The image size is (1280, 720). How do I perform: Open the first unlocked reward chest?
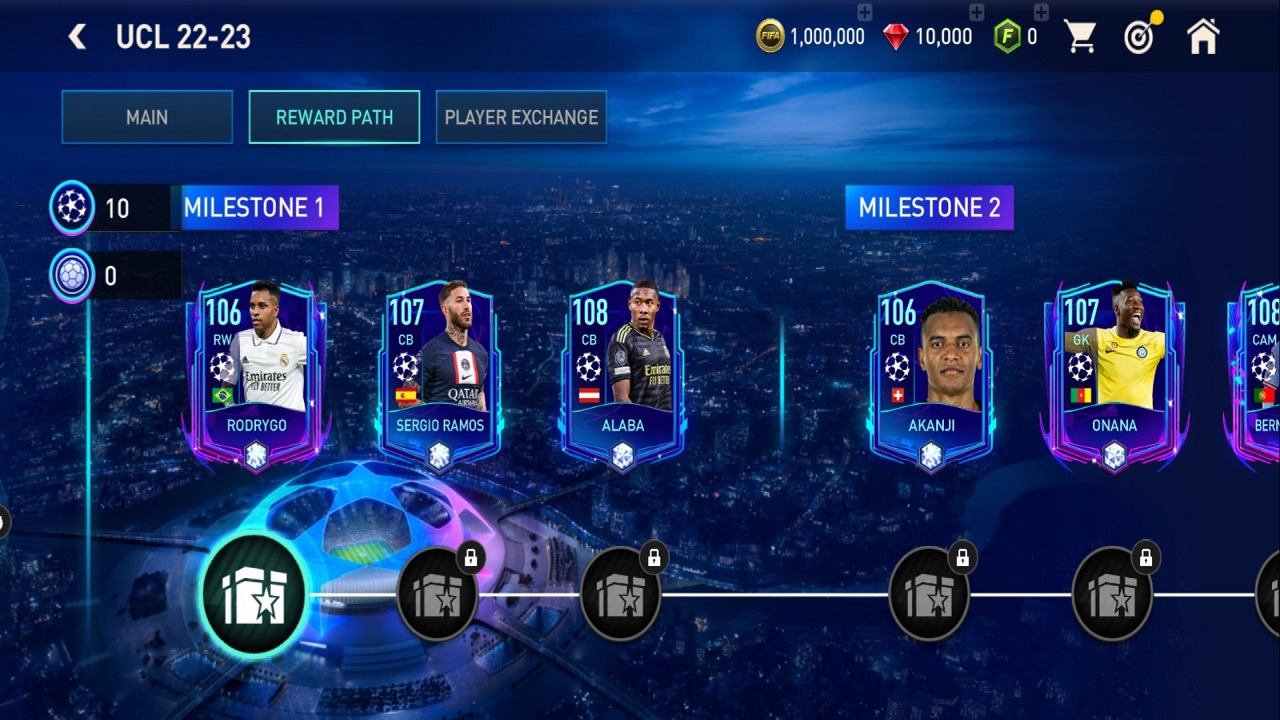[x=254, y=593]
